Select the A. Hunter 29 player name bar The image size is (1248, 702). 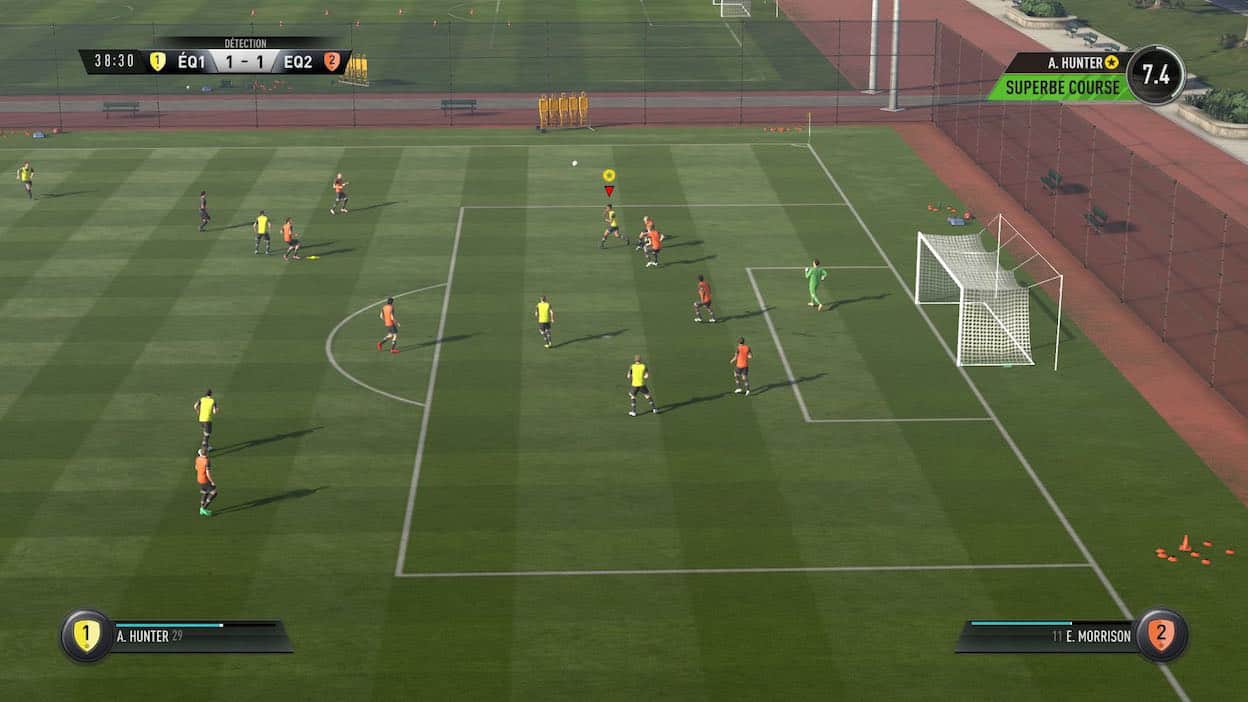pos(200,636)
